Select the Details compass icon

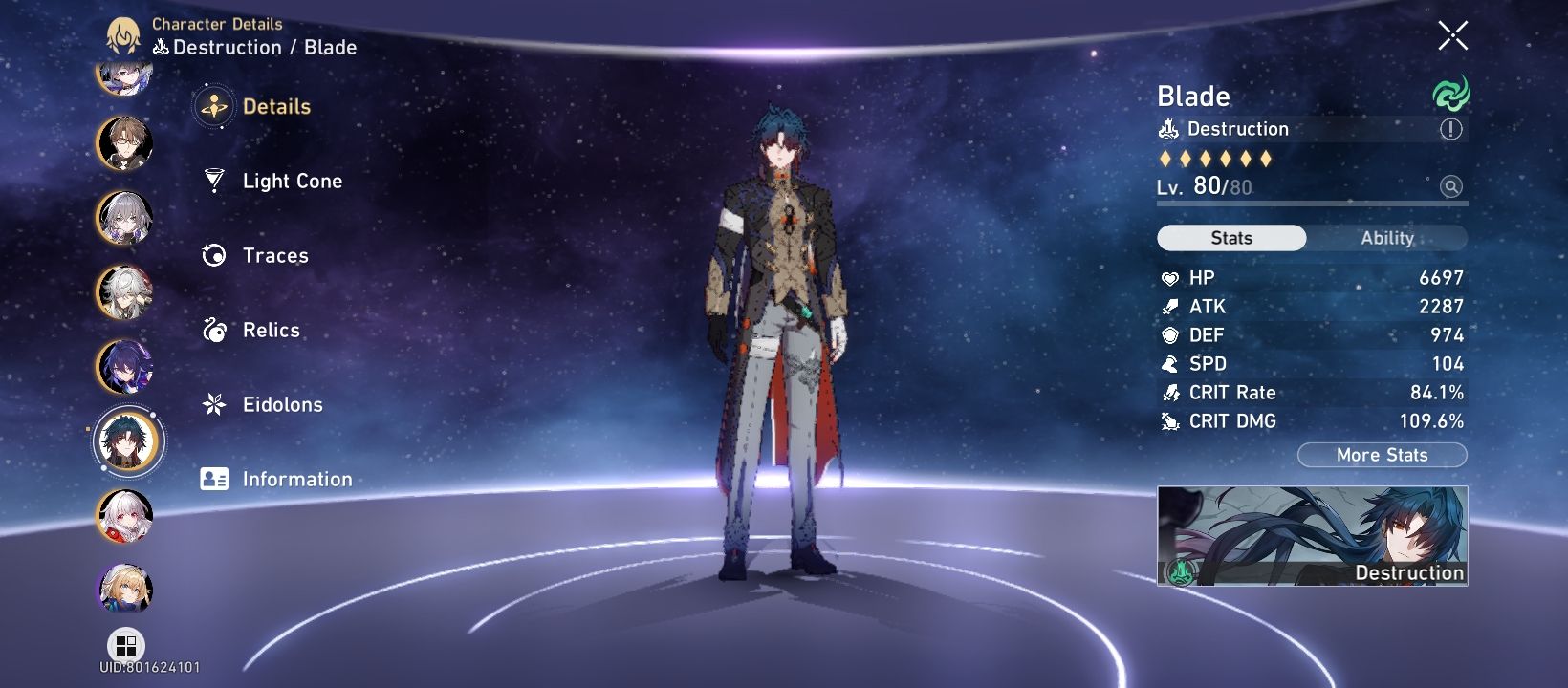[212, 106]
